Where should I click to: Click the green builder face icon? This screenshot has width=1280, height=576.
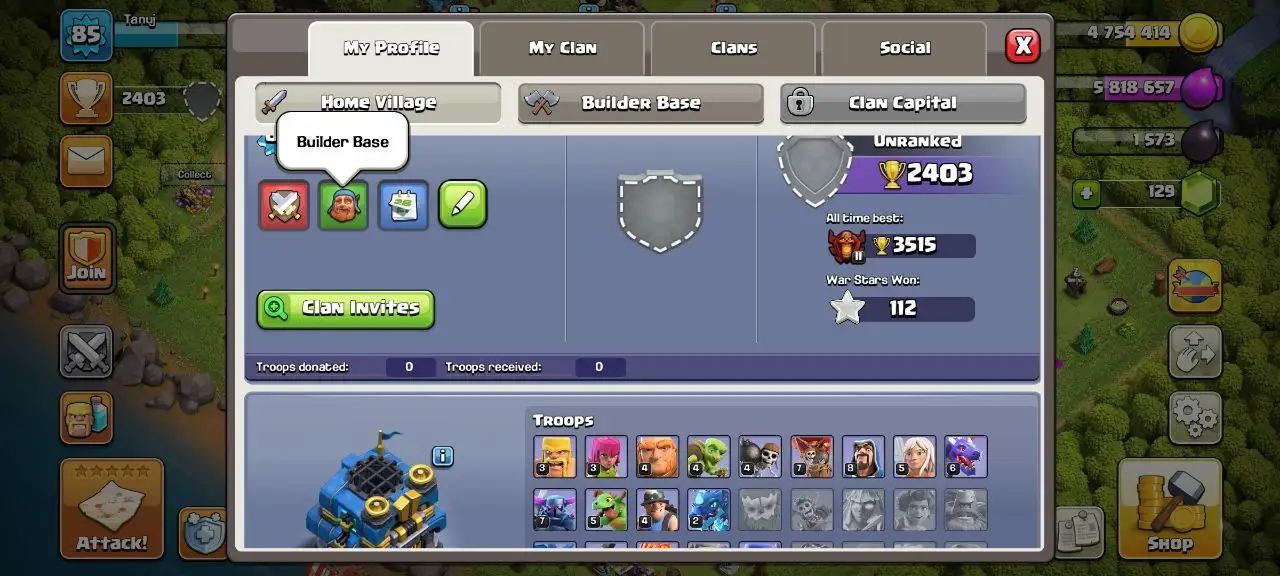pos(343,205)
